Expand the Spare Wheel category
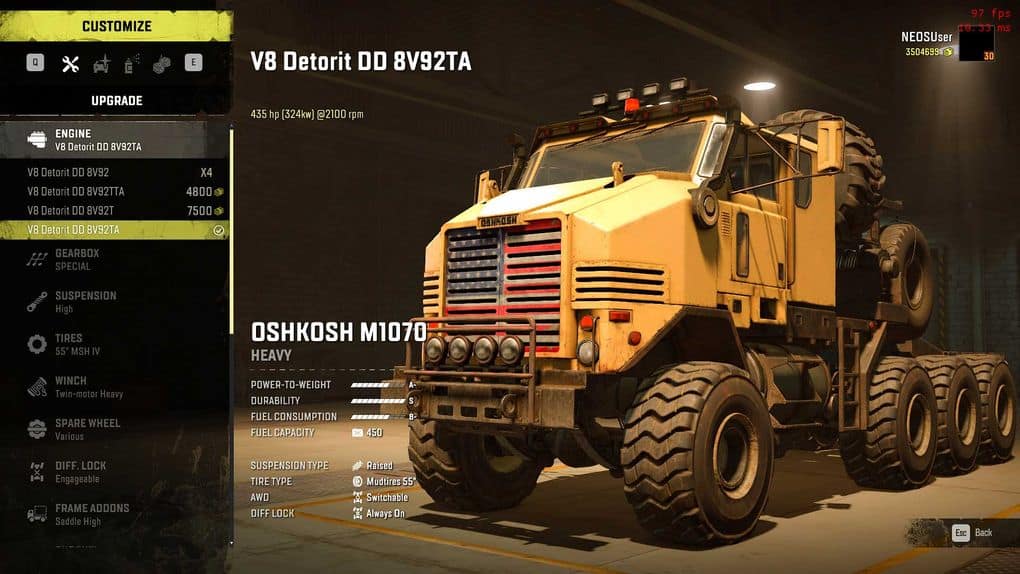 (x=114, y=429)
